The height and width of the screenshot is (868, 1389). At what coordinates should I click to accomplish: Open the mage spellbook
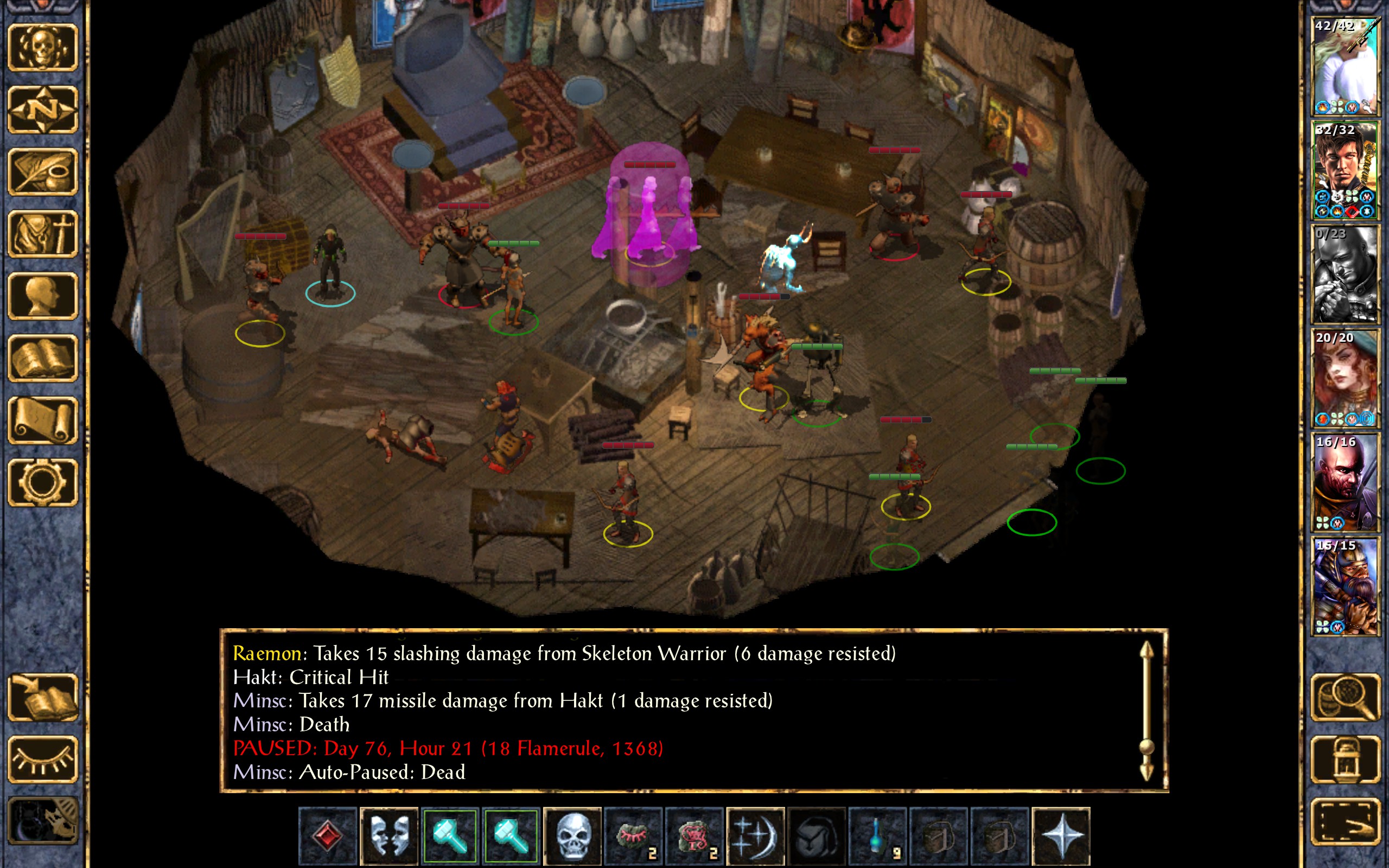point(43,358)
